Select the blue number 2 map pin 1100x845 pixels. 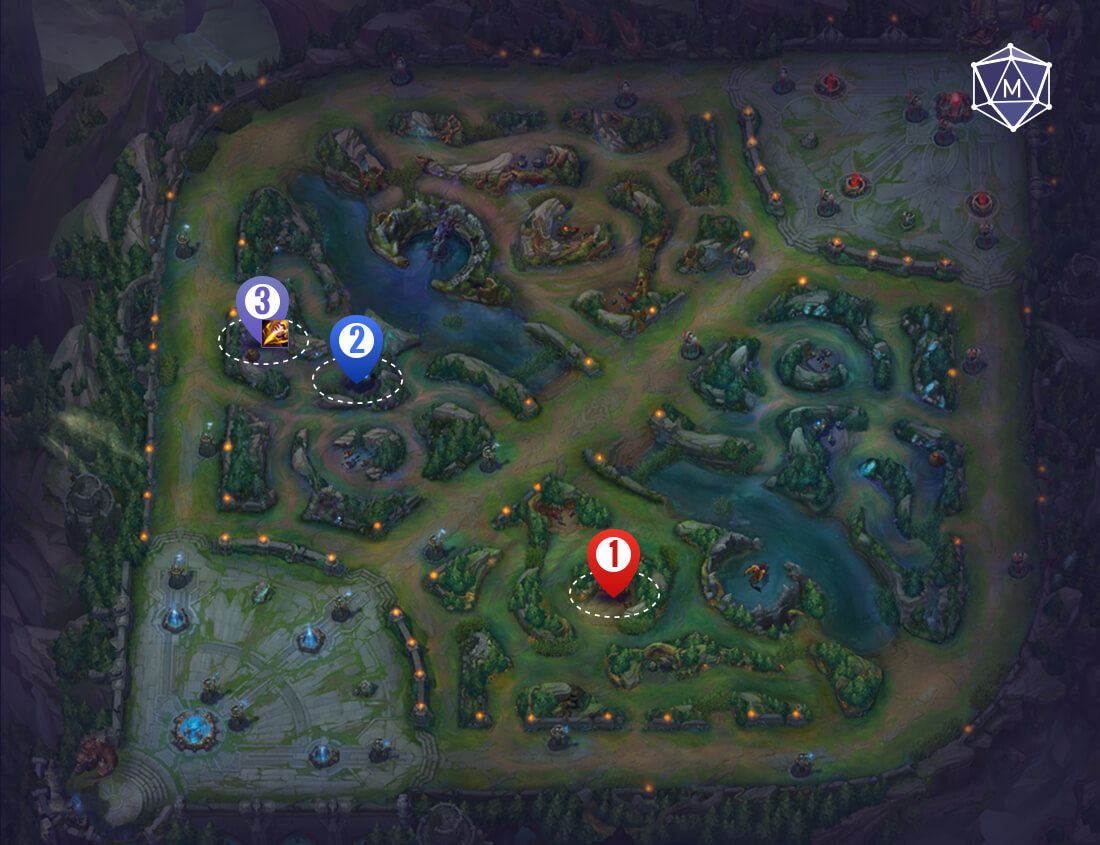(356, 343)
